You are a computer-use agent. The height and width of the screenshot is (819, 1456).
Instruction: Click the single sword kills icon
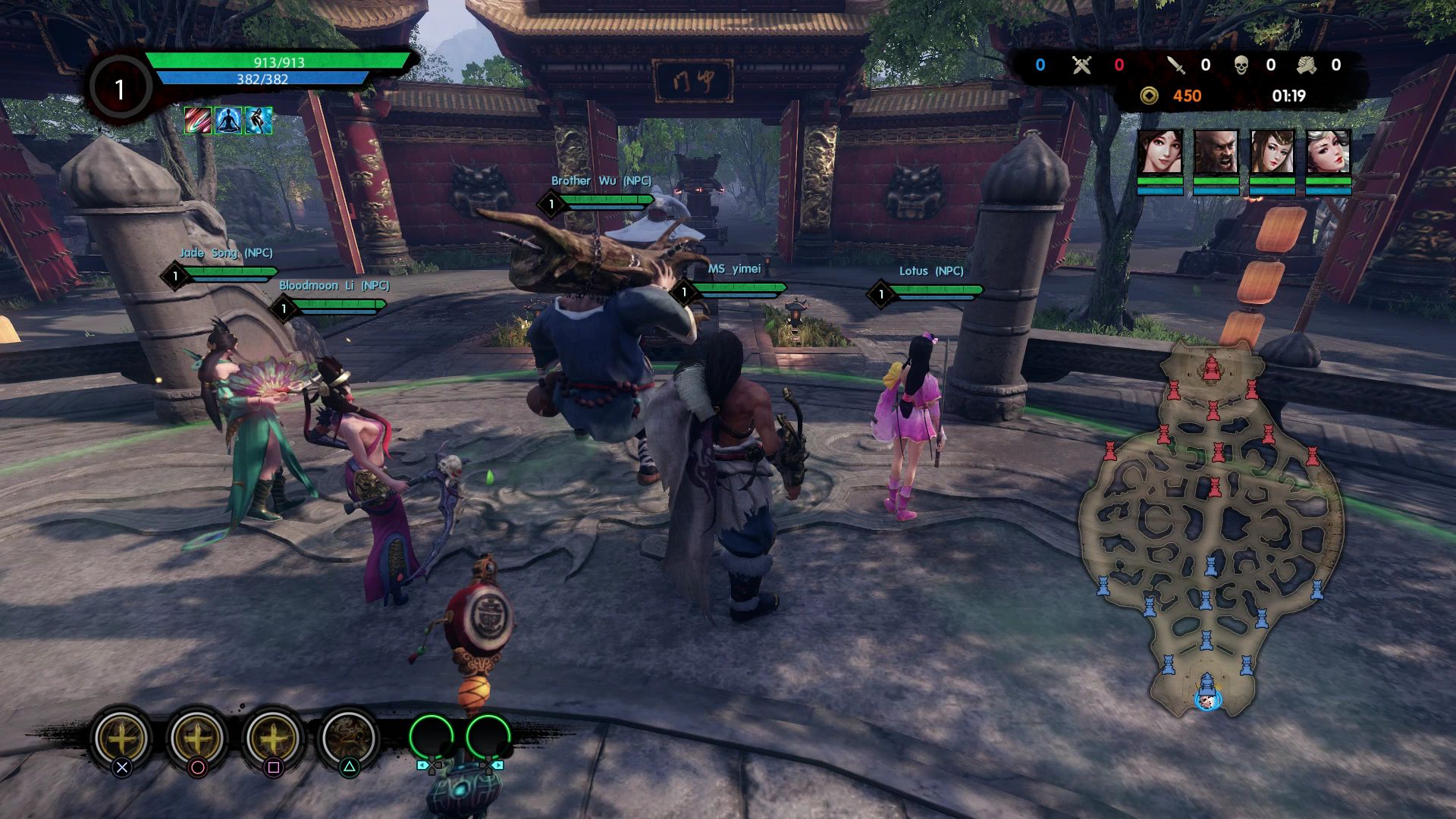1176,65
